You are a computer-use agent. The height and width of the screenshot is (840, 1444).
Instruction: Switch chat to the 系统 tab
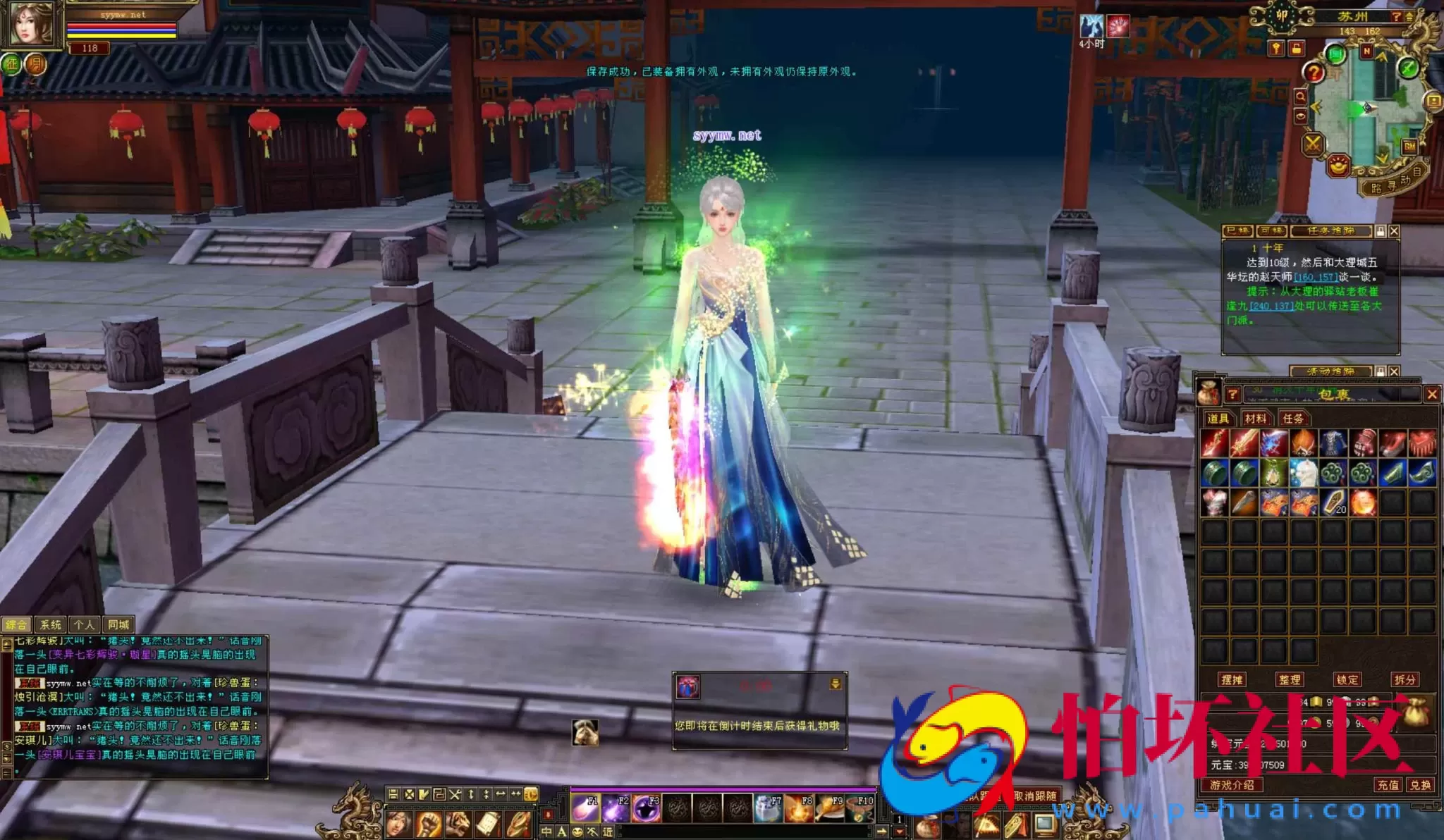(51, 625)
